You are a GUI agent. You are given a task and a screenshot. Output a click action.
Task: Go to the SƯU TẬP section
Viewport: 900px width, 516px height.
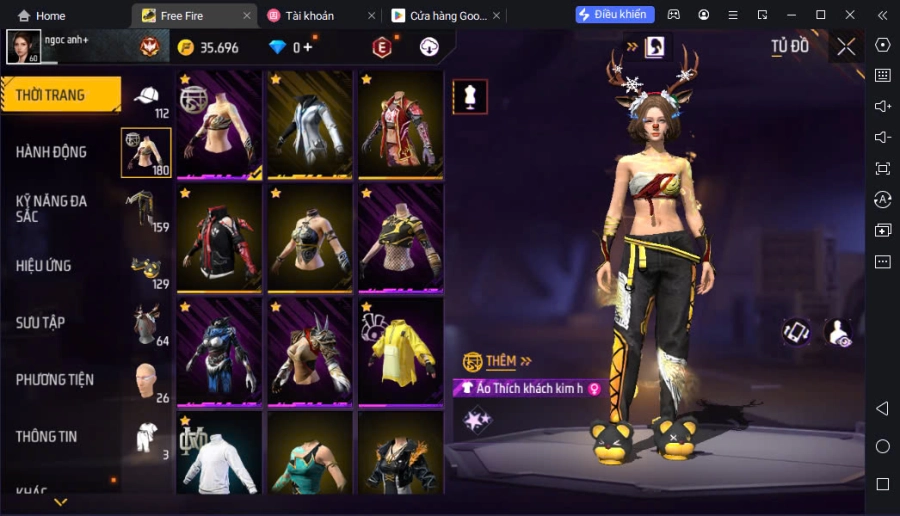tap(41, 323)
